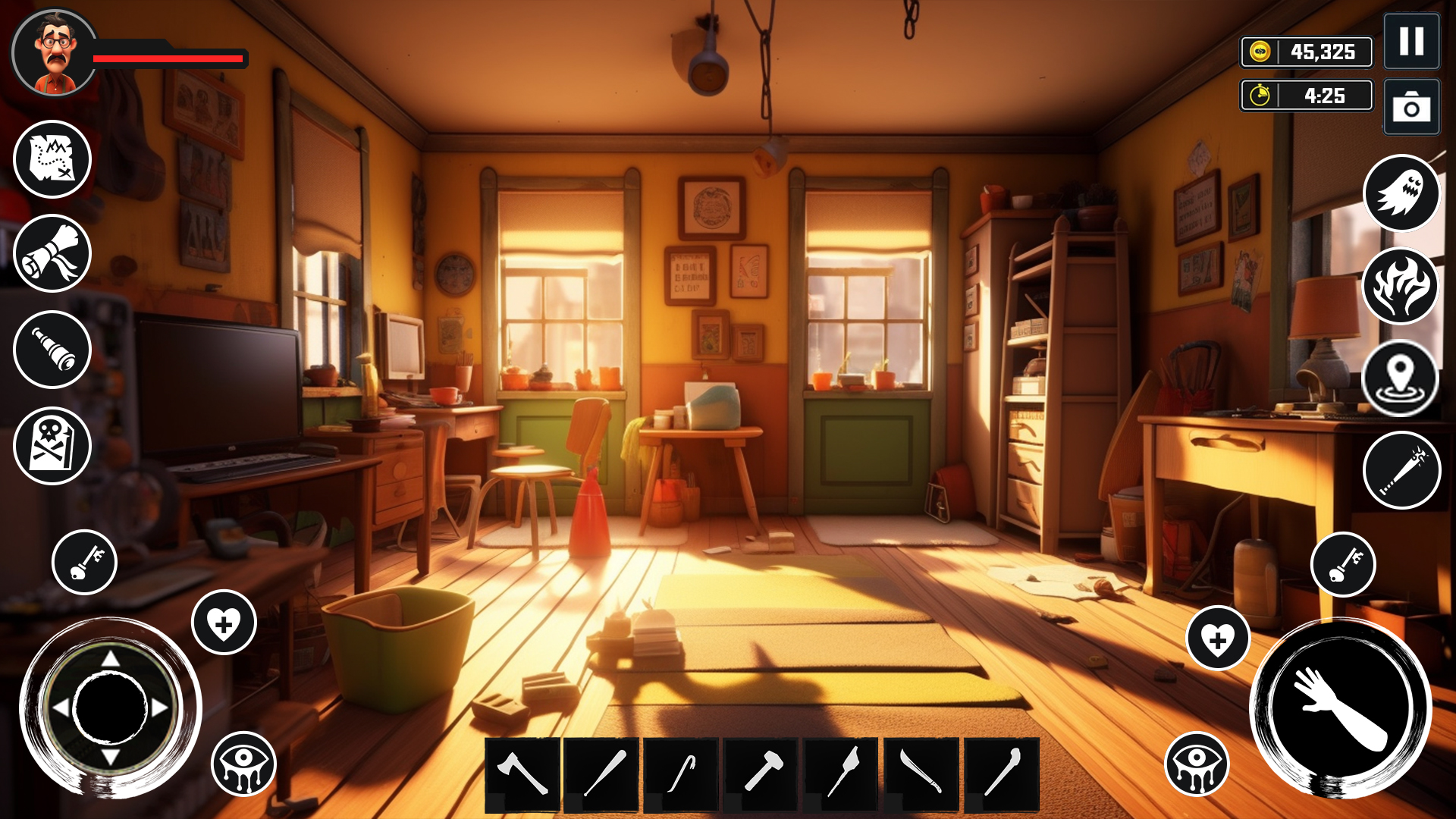
Task: Tap the hand grab action button
Action: pyautogui.click(x=1340, y=708)
